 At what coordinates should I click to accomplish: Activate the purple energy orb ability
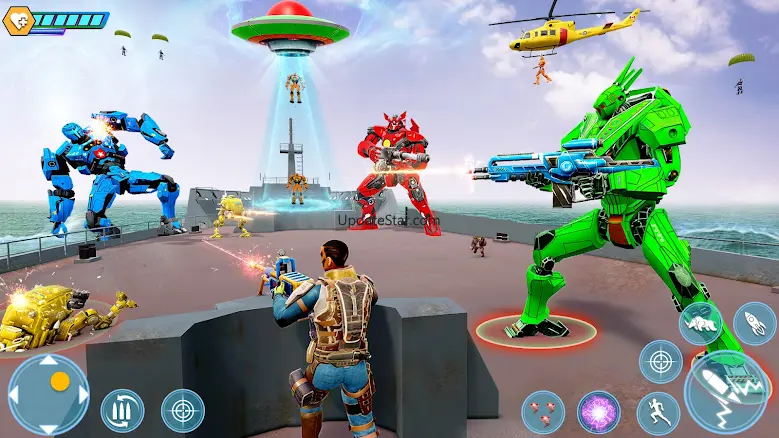click(599, 411)
